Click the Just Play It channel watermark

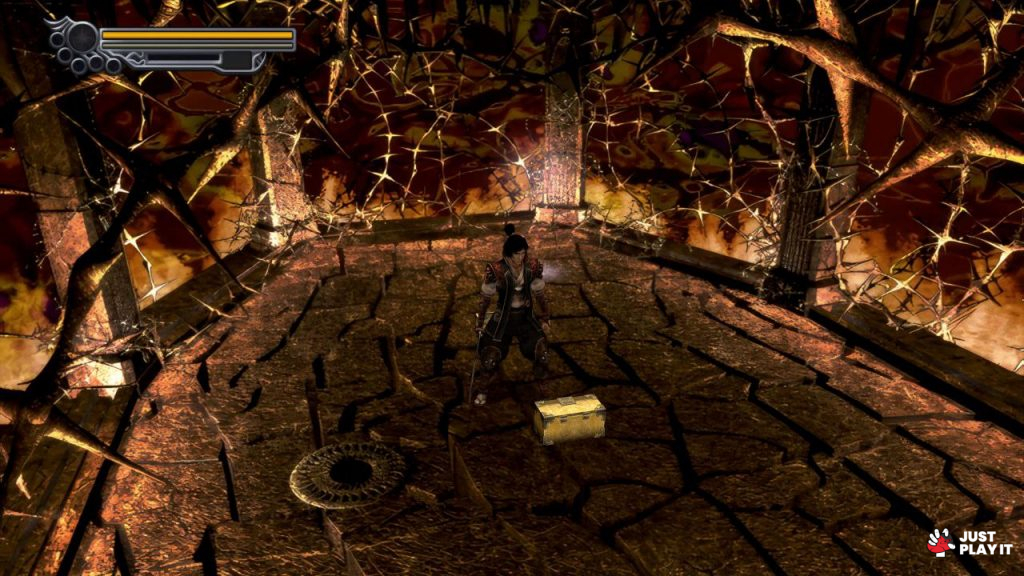click(969, 542)
